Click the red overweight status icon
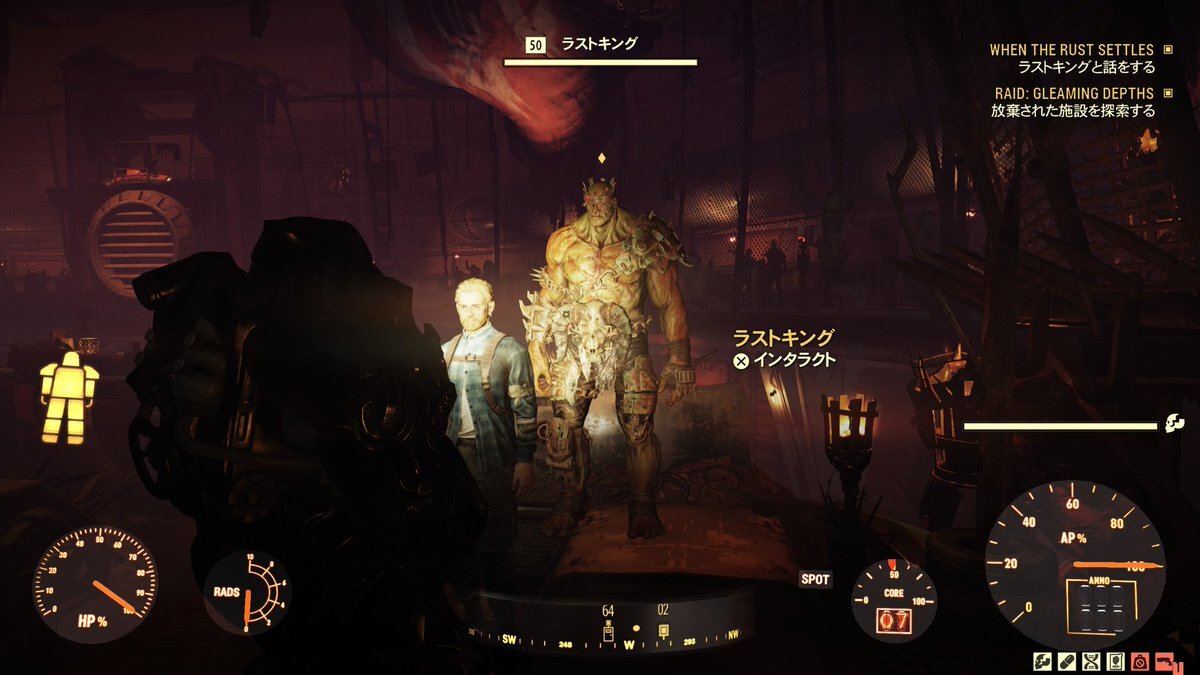Viewport: 1200px width, 675px height. [x=1139, y=662]
